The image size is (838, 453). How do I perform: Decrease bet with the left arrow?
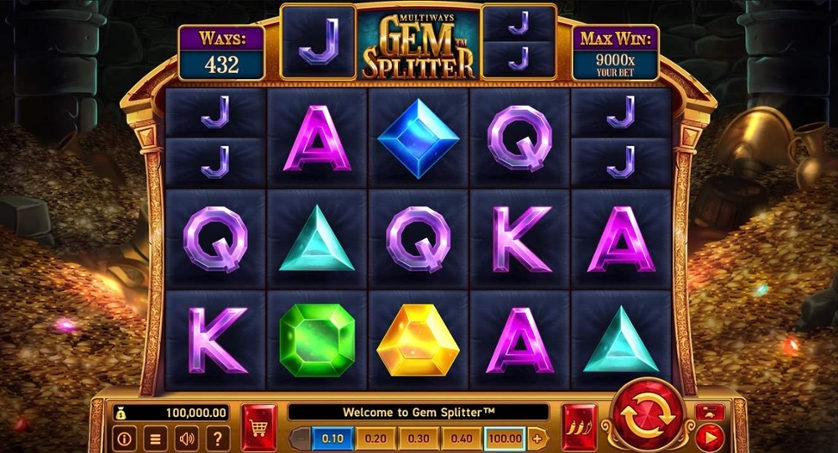pos(298,438)
